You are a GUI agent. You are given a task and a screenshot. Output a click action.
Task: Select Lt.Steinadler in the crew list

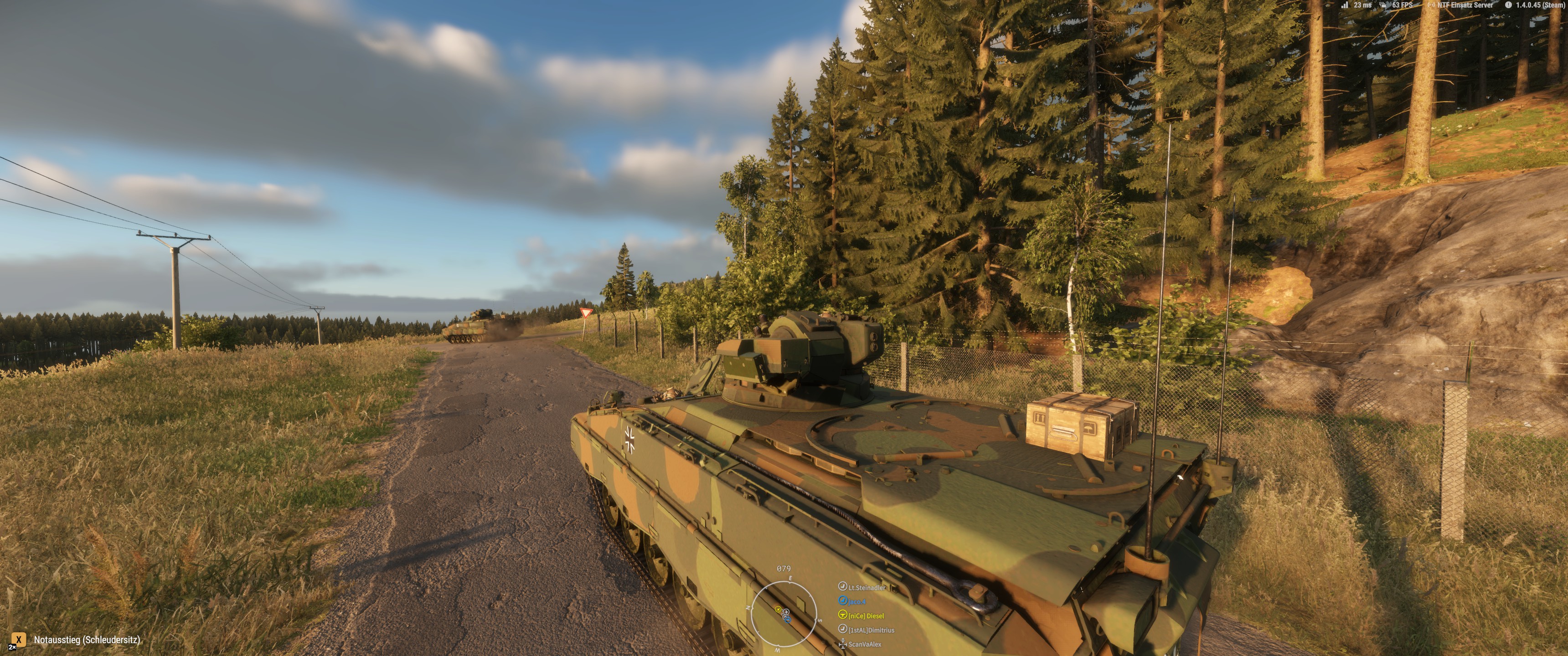tap(866, 587)
